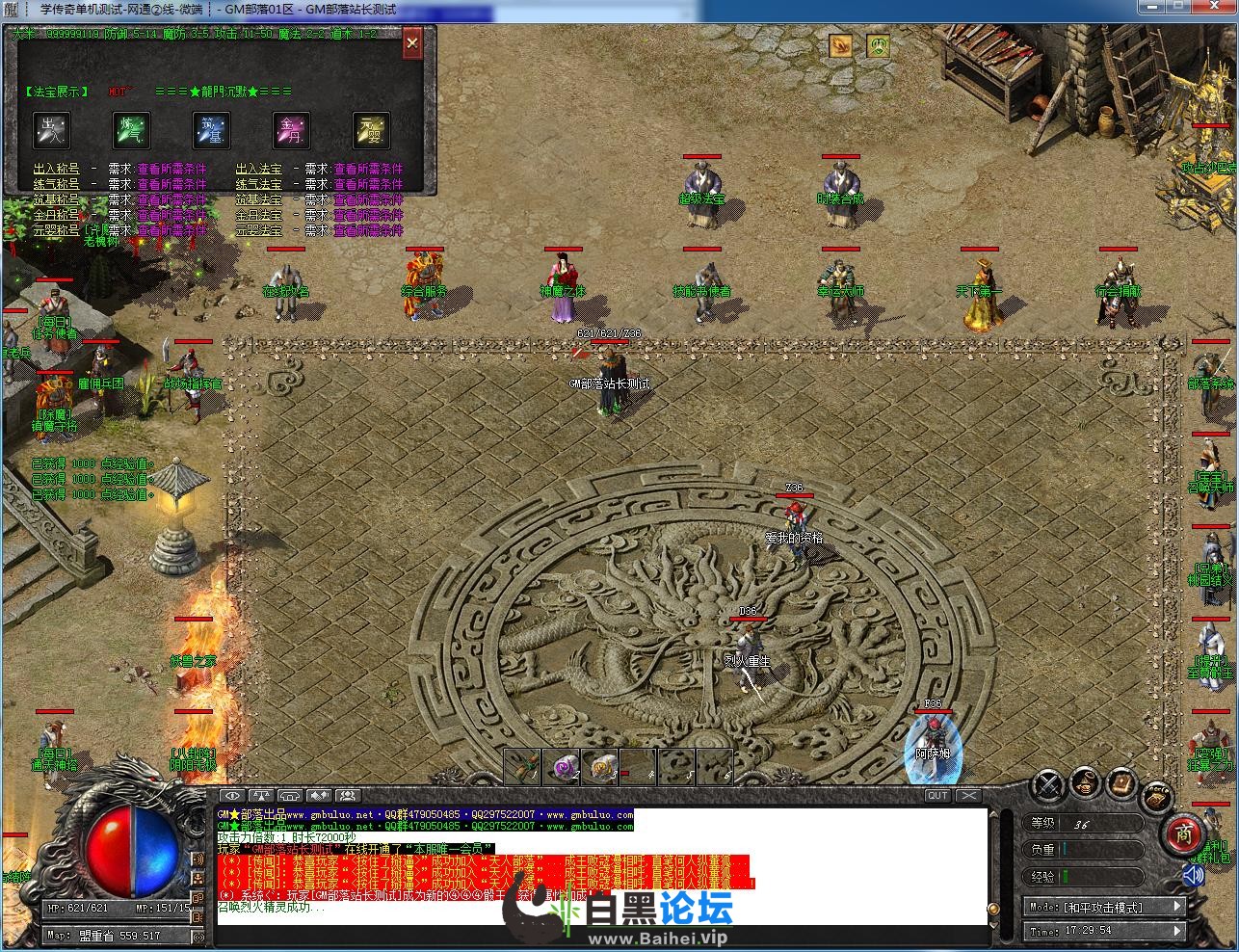Toggle the eye chat filter button

pos(232,795)
